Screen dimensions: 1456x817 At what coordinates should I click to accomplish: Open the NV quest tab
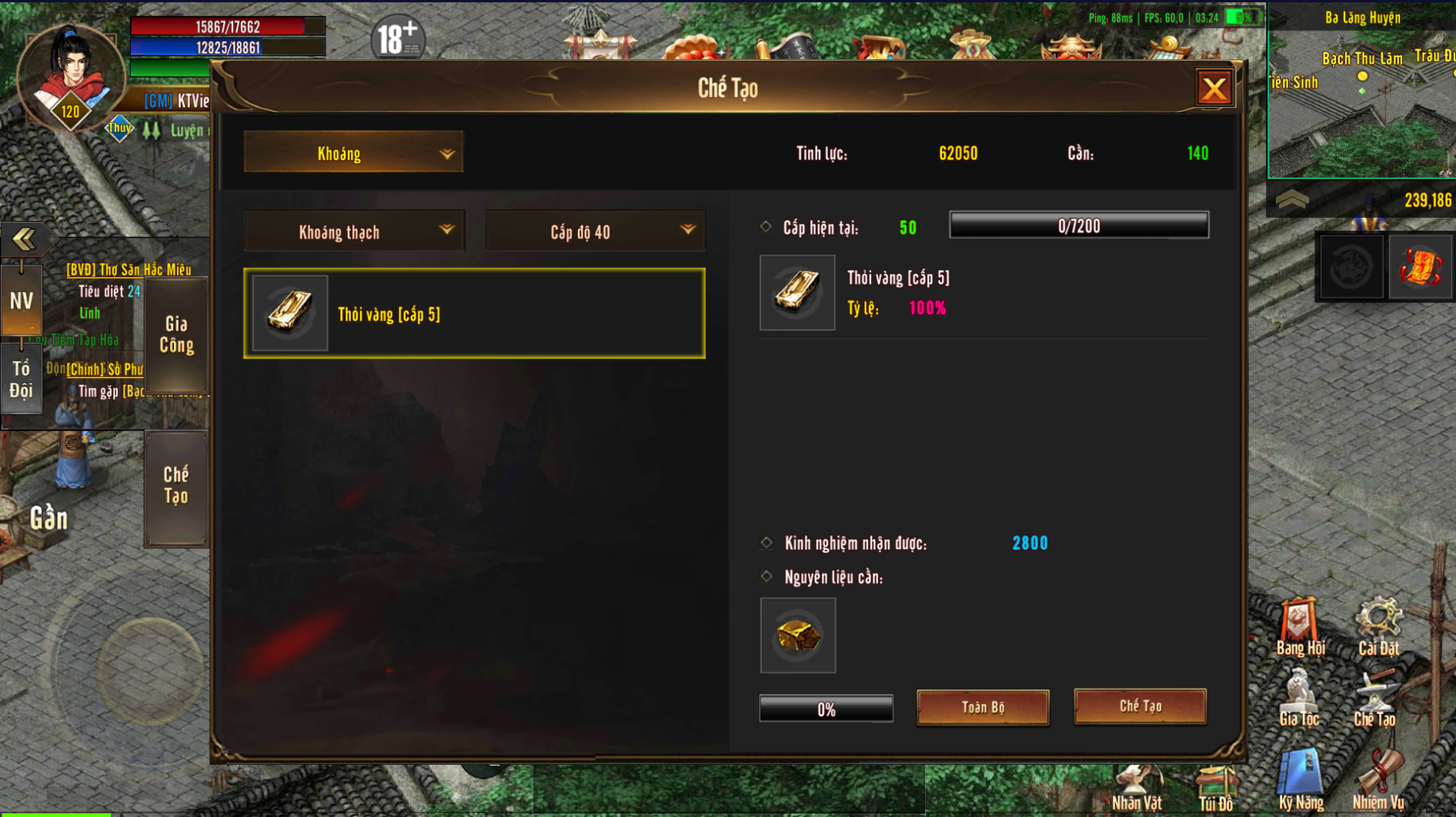(x=21, y=301)
